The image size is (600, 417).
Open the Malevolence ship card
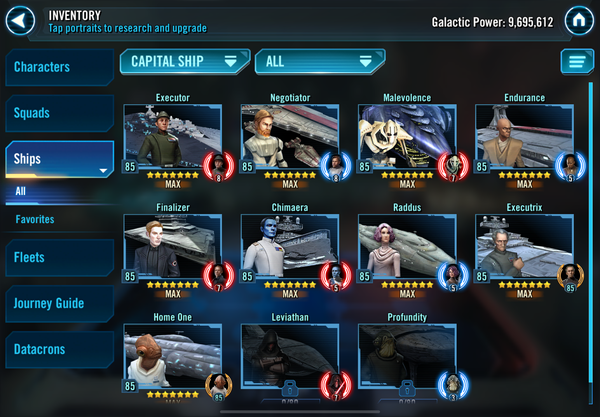pos(406,138)
